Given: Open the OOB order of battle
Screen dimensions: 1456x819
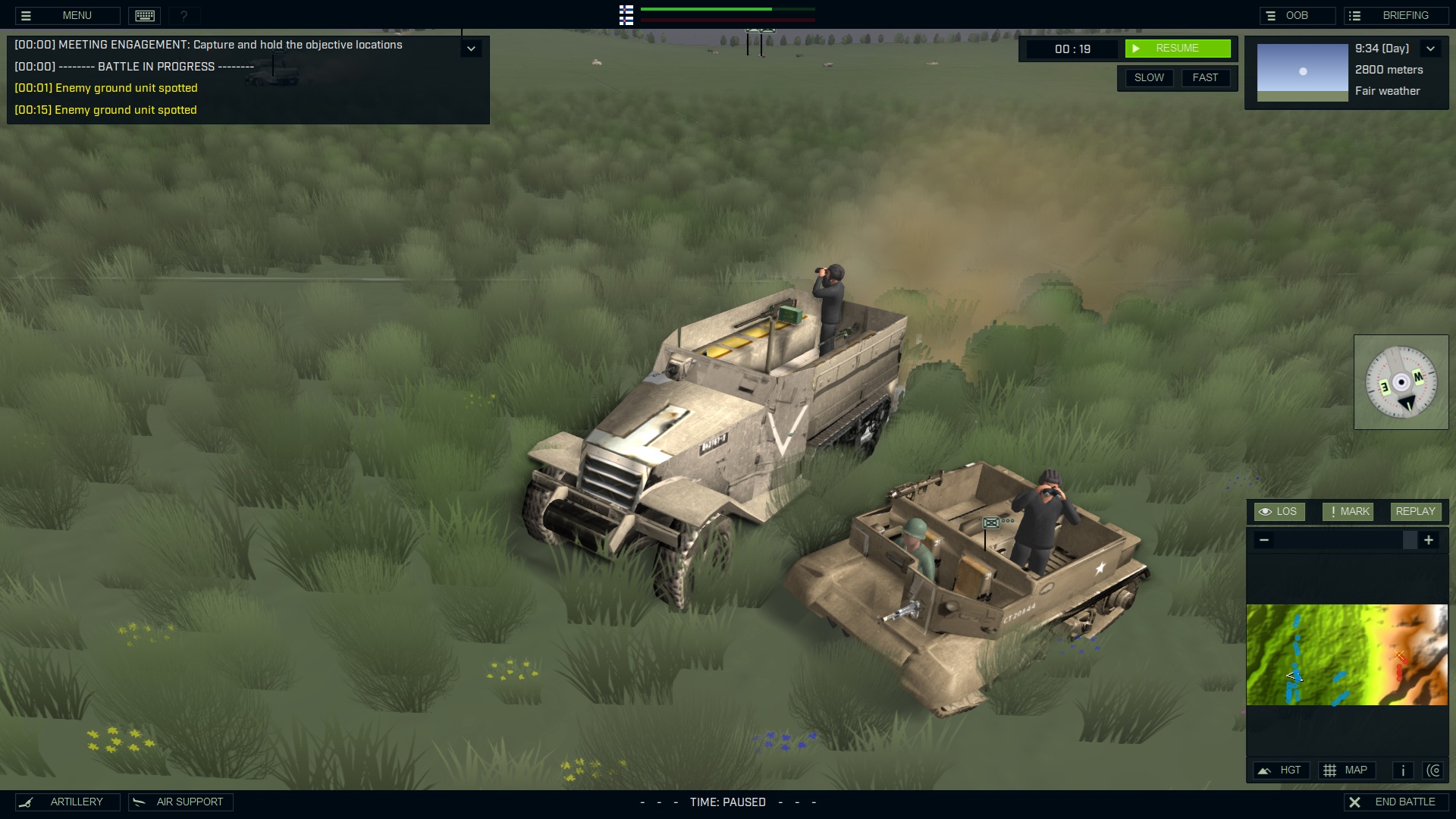Looking at the screenshot, I should tap(1296, 15).
